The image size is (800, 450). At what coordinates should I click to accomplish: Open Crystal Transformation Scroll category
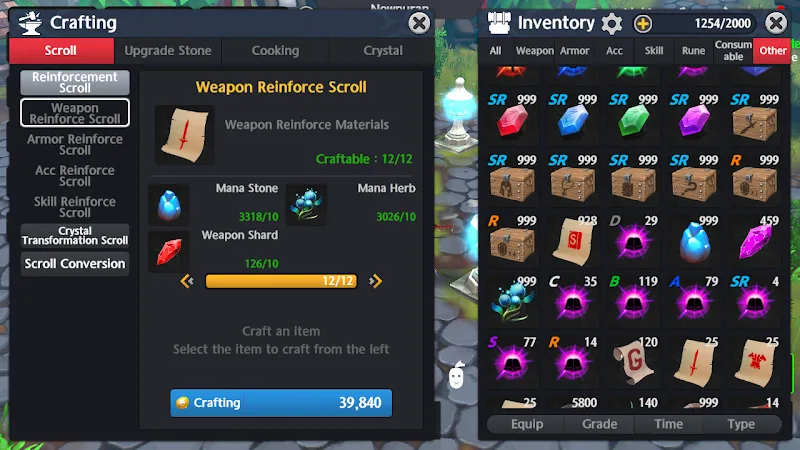pos(75,235)
